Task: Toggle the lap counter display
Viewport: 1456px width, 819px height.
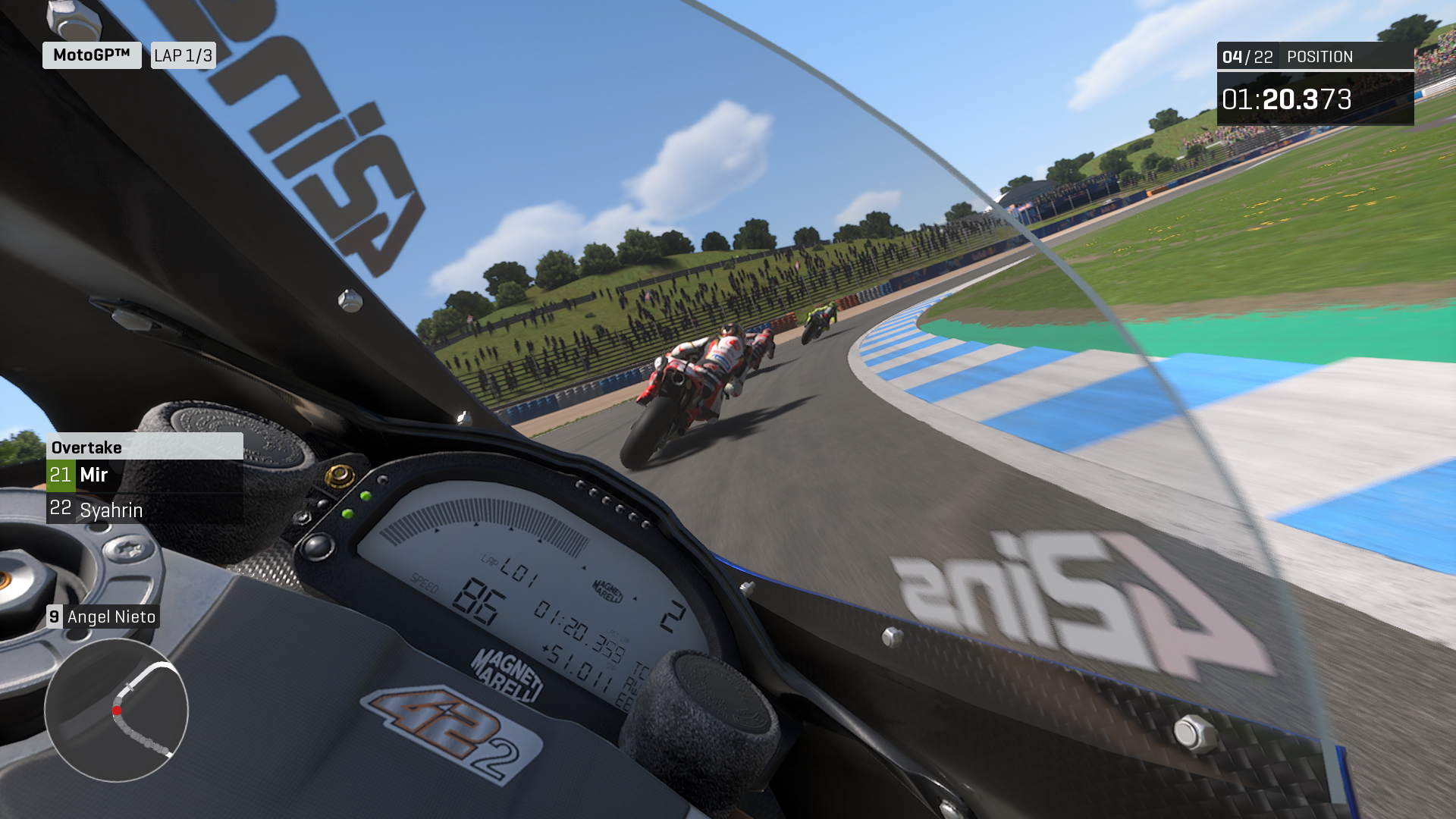Action: (183, 54)
